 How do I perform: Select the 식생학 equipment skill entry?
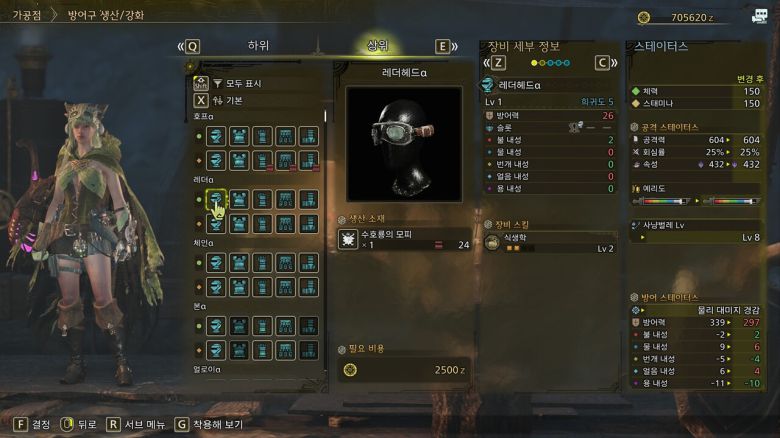click(549, 242)
